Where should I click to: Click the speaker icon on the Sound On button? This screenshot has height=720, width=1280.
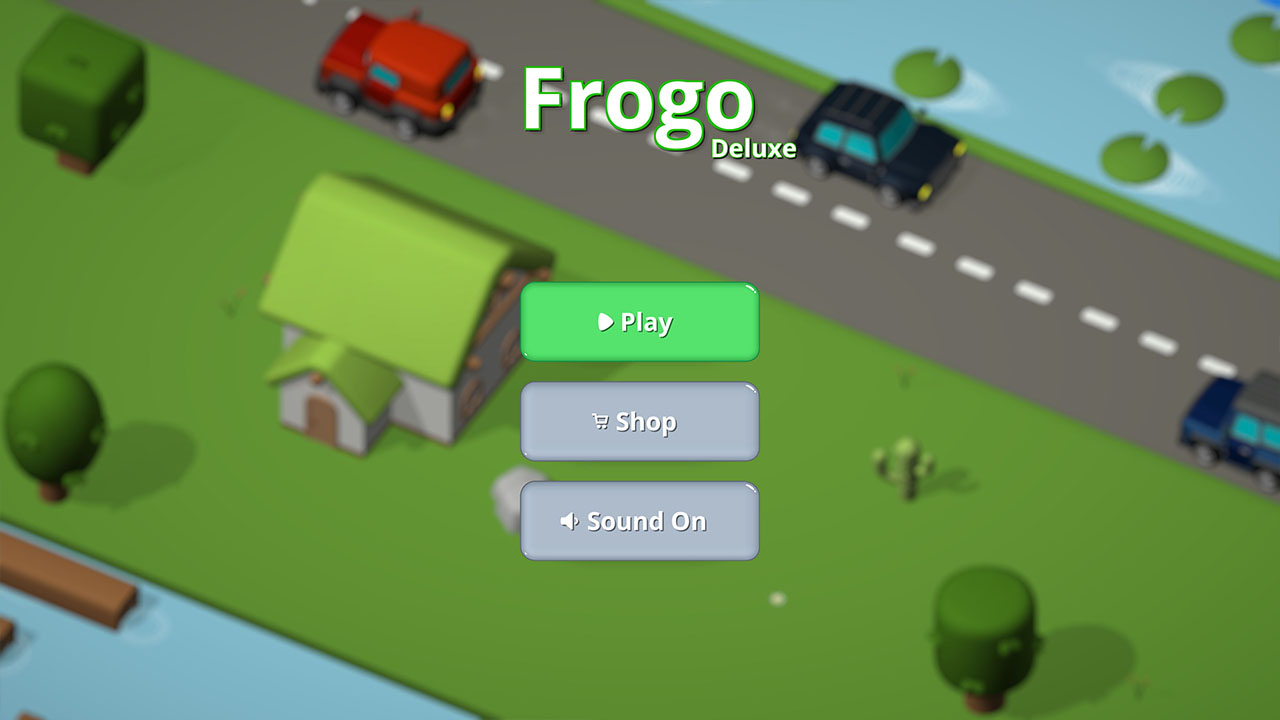click(x=570, y=521)
